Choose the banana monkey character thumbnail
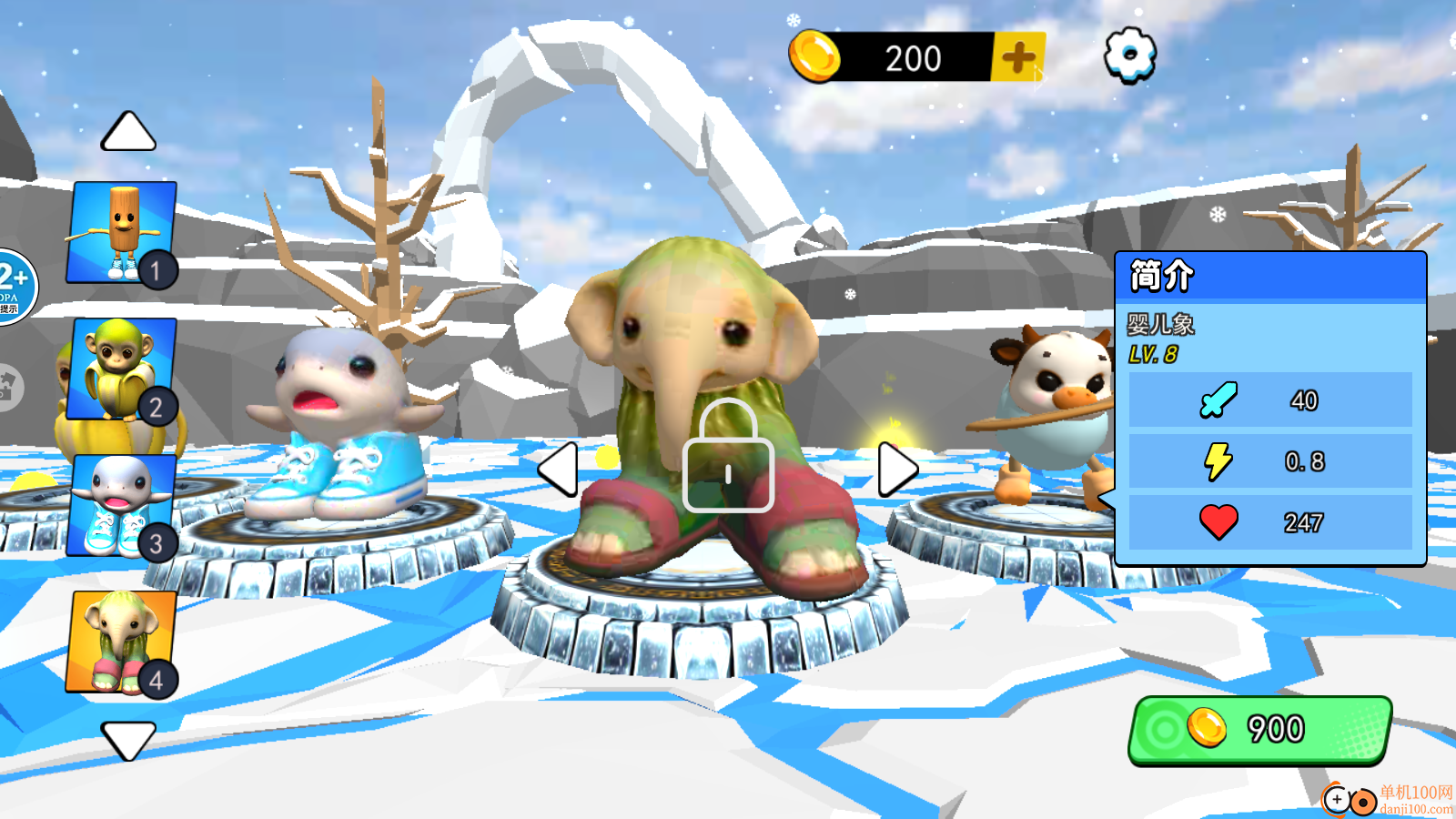Viewport: 1456px width, 819px height. (x=122, y=369)
